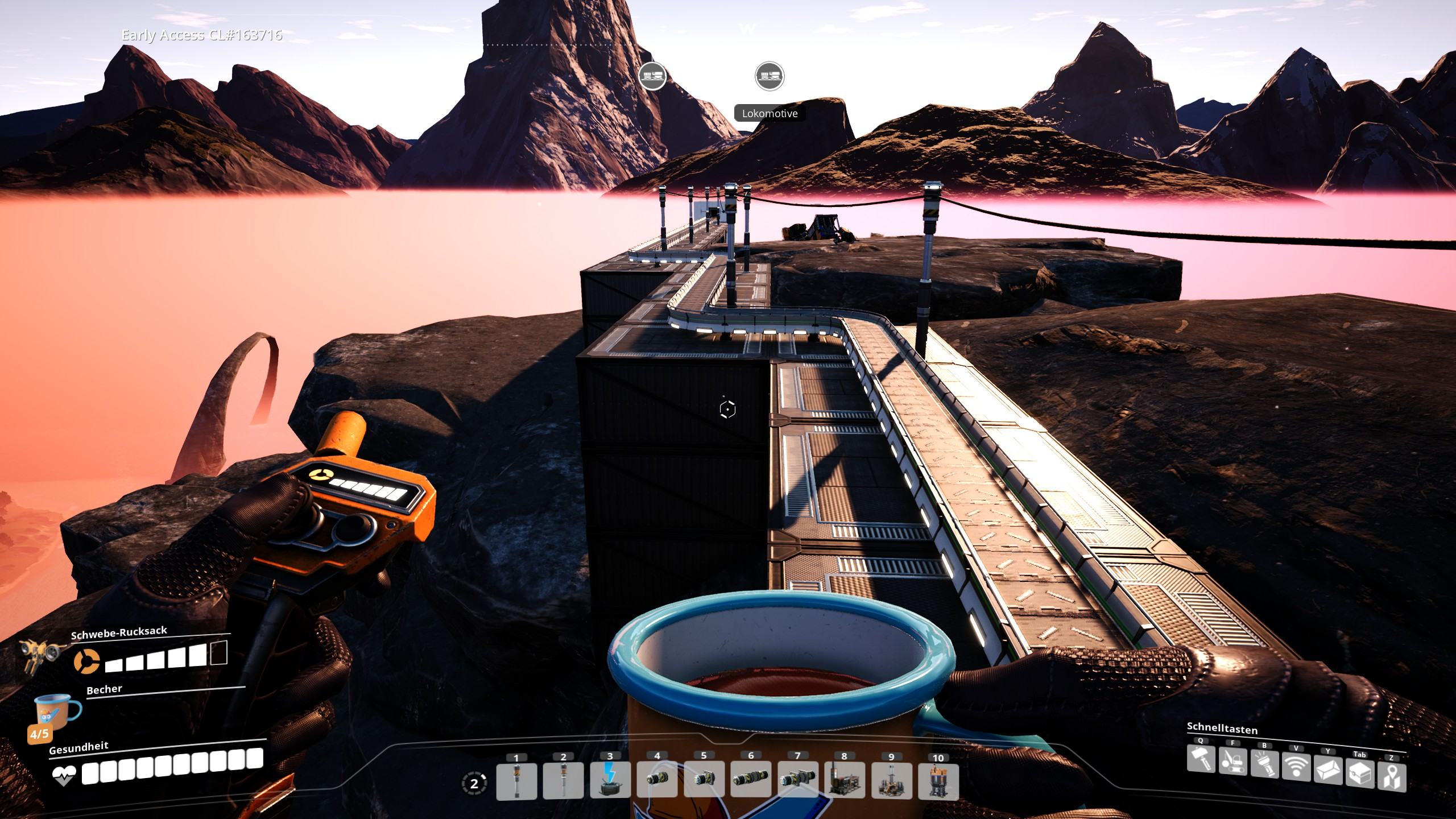Click the Becher cup equipment icon
Viewport: 1456px width, 819px height.
(57, 714)
